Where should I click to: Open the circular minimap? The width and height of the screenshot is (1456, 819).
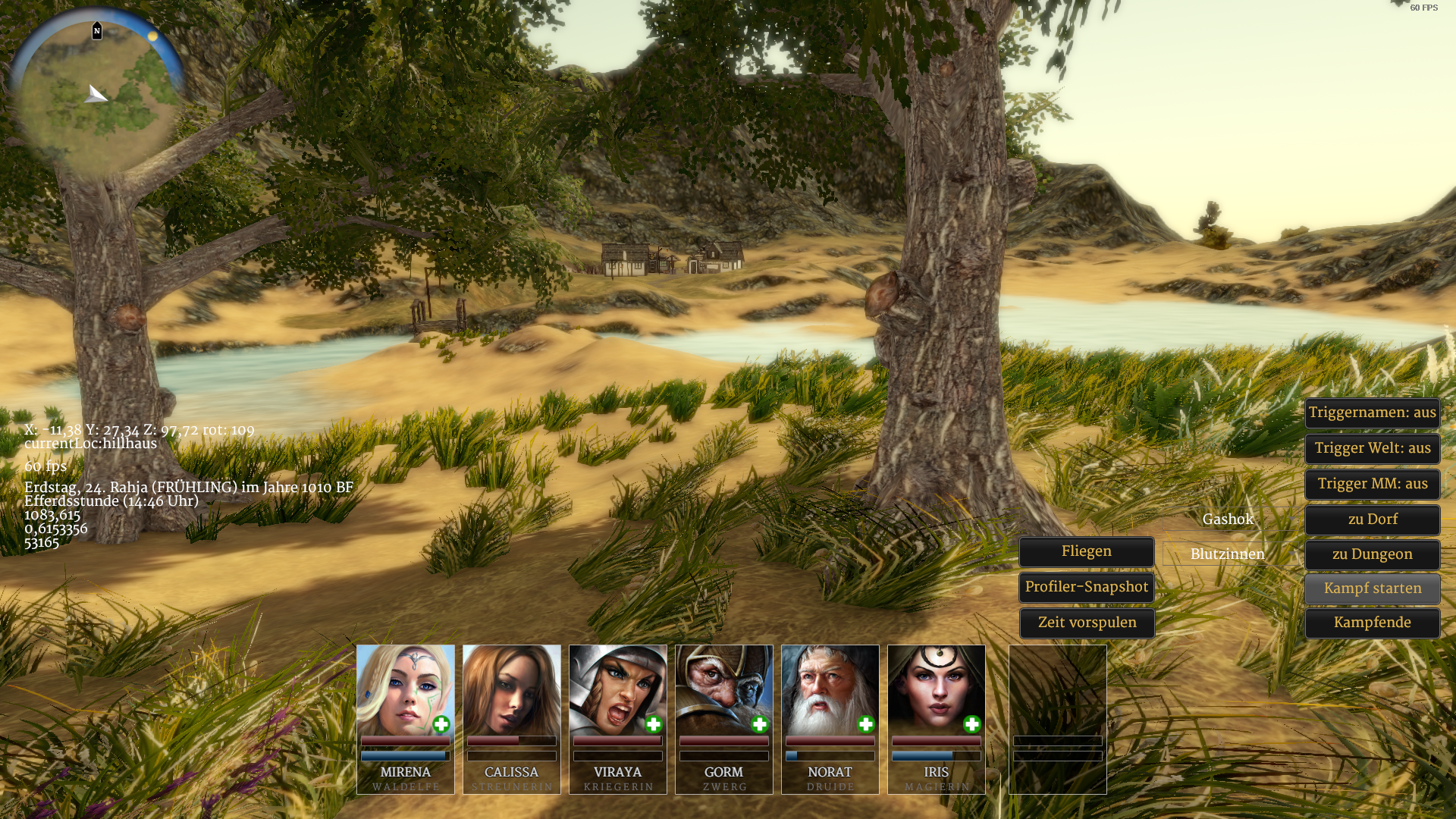pos(97,95)
